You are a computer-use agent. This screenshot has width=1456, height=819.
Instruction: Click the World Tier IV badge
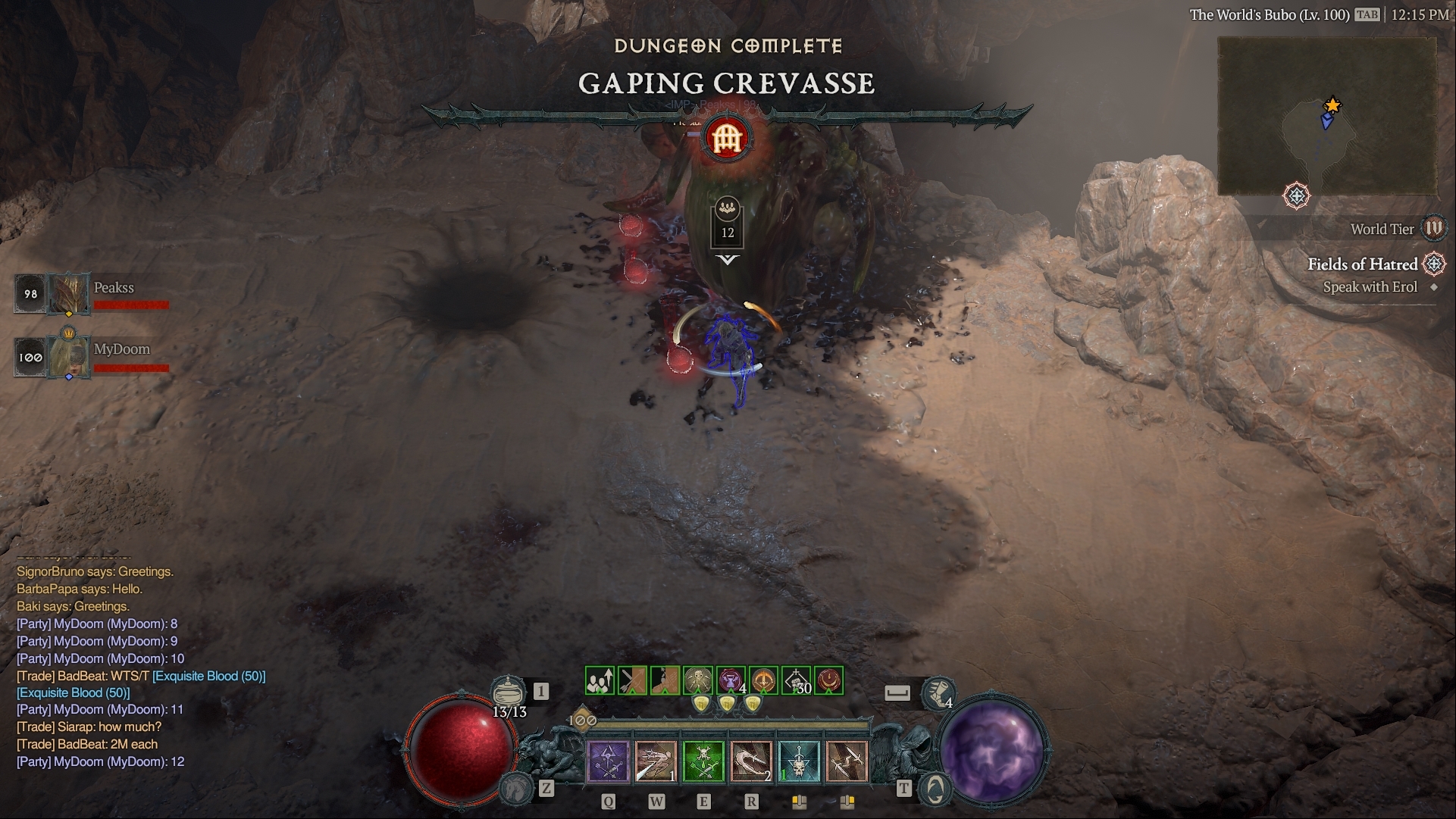1433,228
